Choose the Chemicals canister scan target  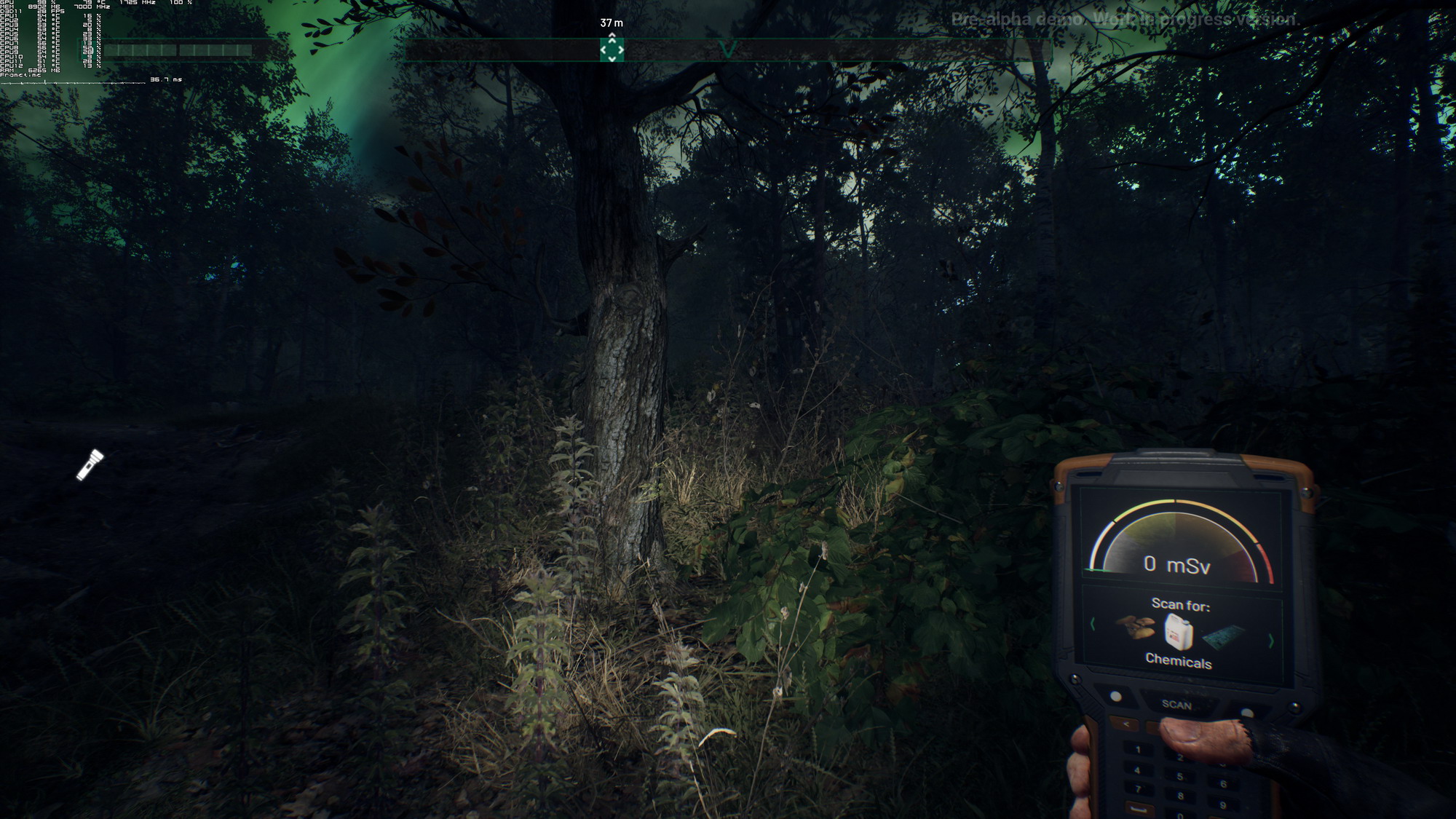point(1179,631)
